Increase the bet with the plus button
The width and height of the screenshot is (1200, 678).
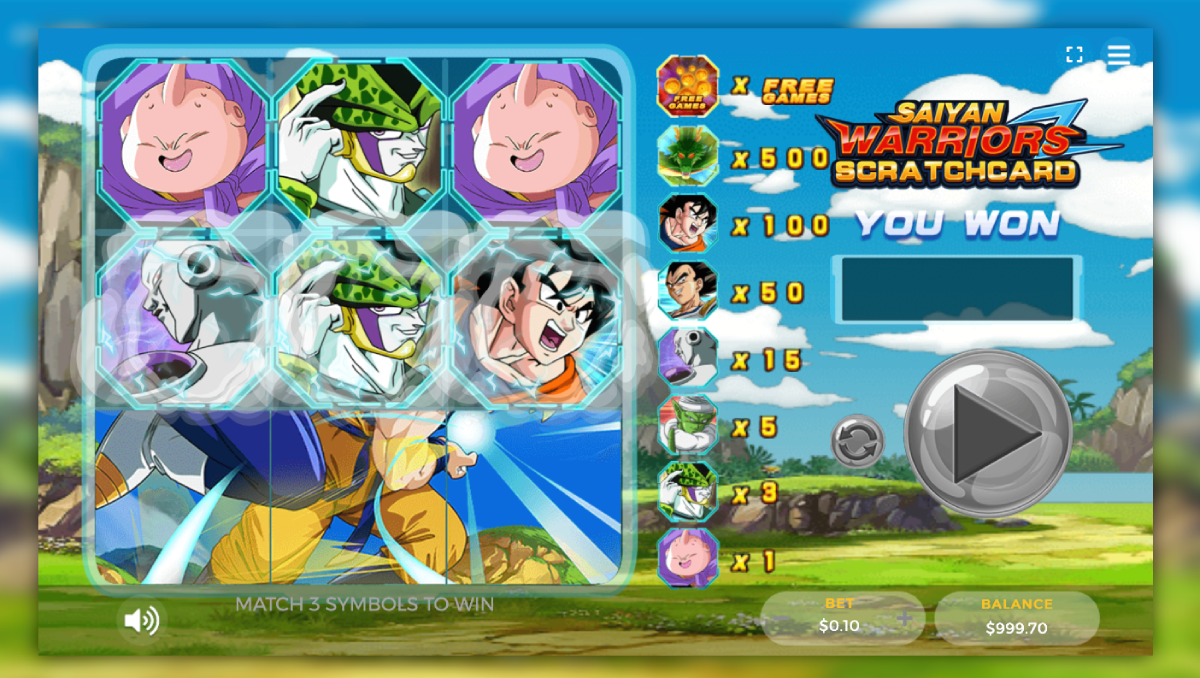(x=905, y=619)
